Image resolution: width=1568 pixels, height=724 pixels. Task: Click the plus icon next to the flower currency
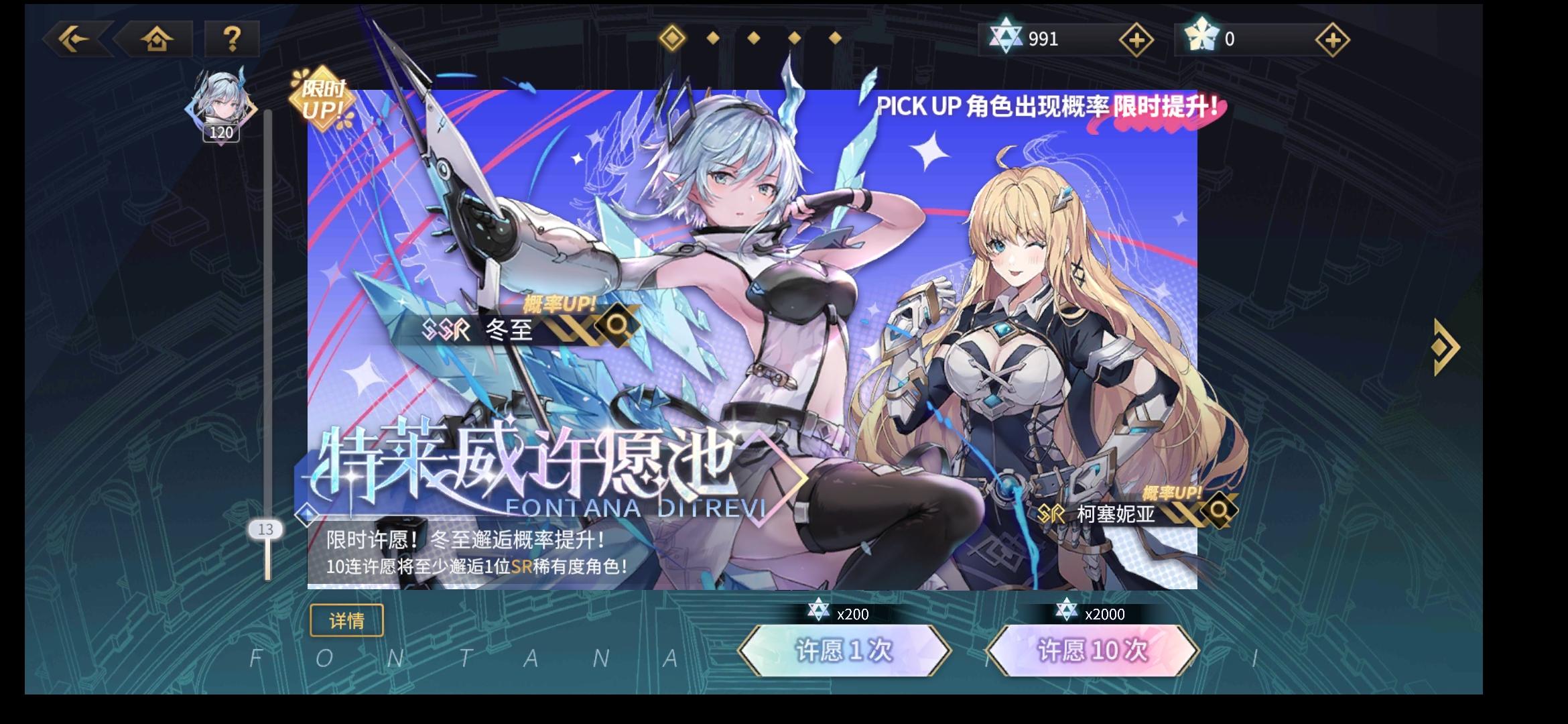(1333, 40)
